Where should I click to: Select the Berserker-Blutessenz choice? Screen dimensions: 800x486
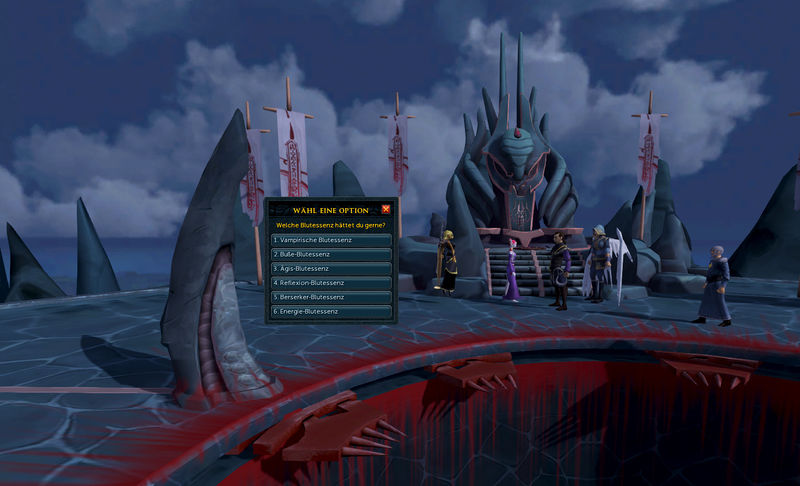(331, 297)
